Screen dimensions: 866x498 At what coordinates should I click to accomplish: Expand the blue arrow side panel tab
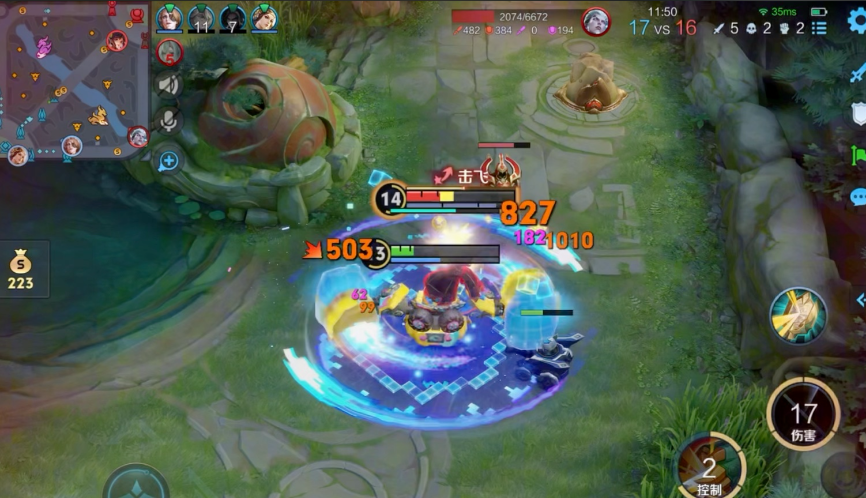pyautogui.click(x=860, y=299)
